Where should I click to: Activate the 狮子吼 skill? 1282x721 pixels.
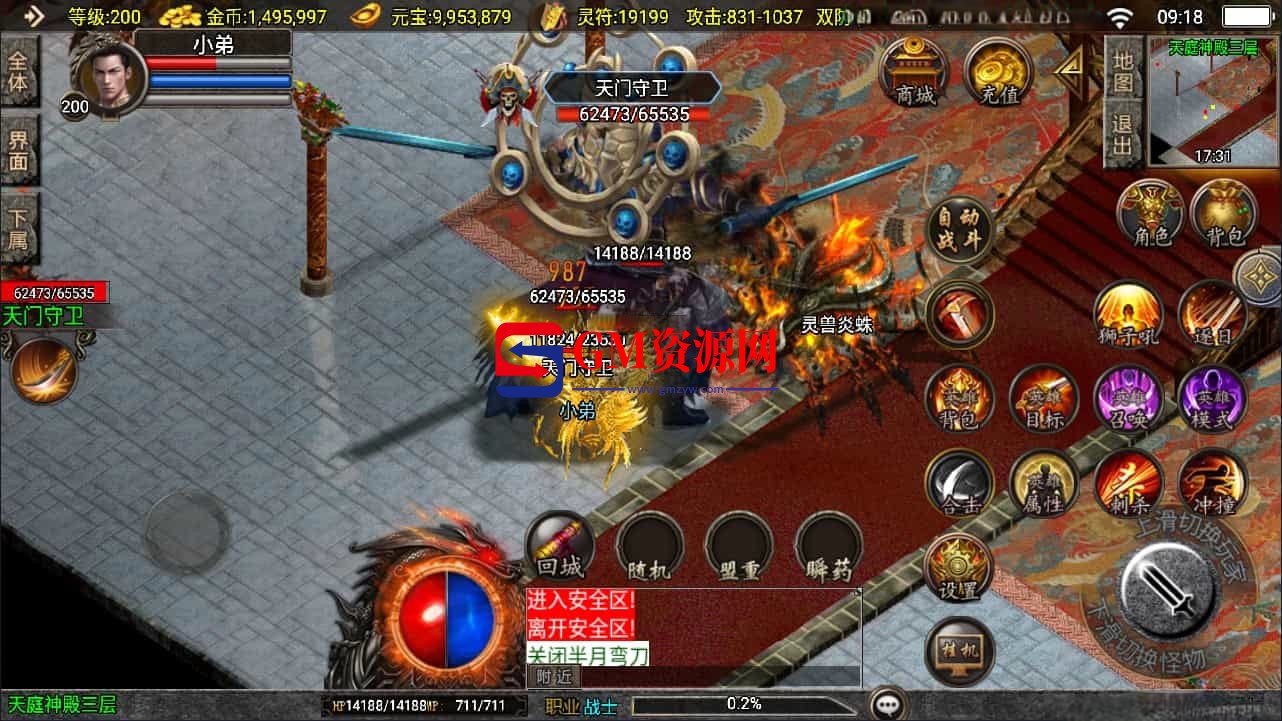(1129, 314)
